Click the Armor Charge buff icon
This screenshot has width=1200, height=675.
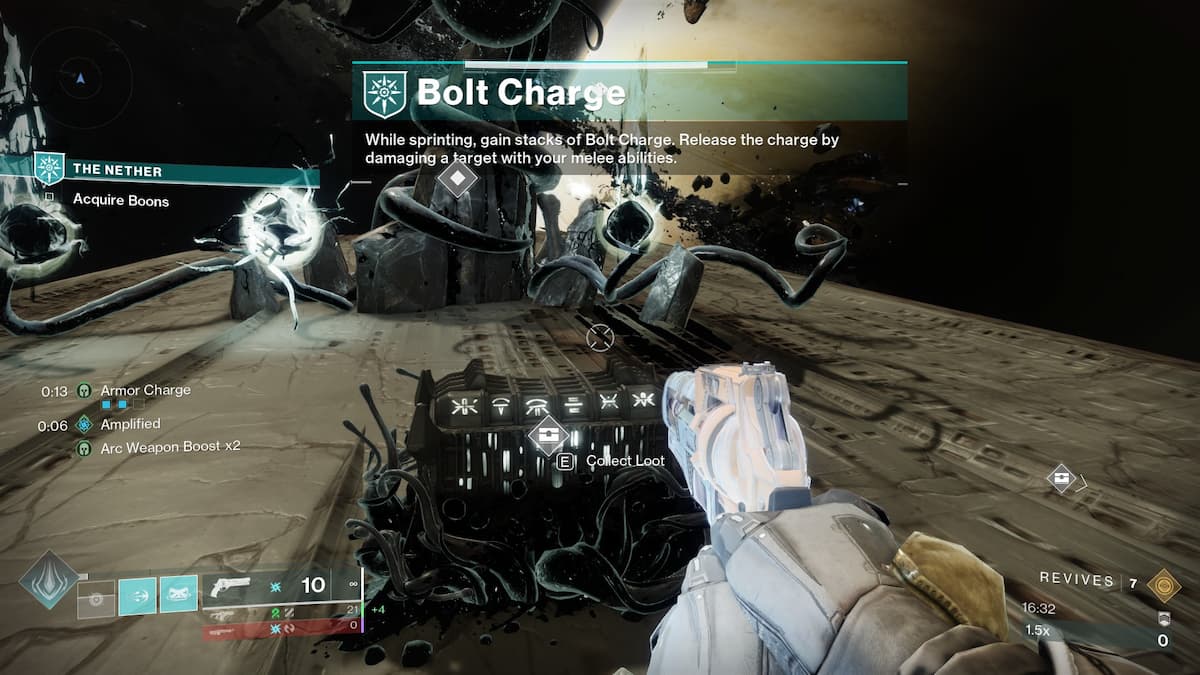(85, 391)
